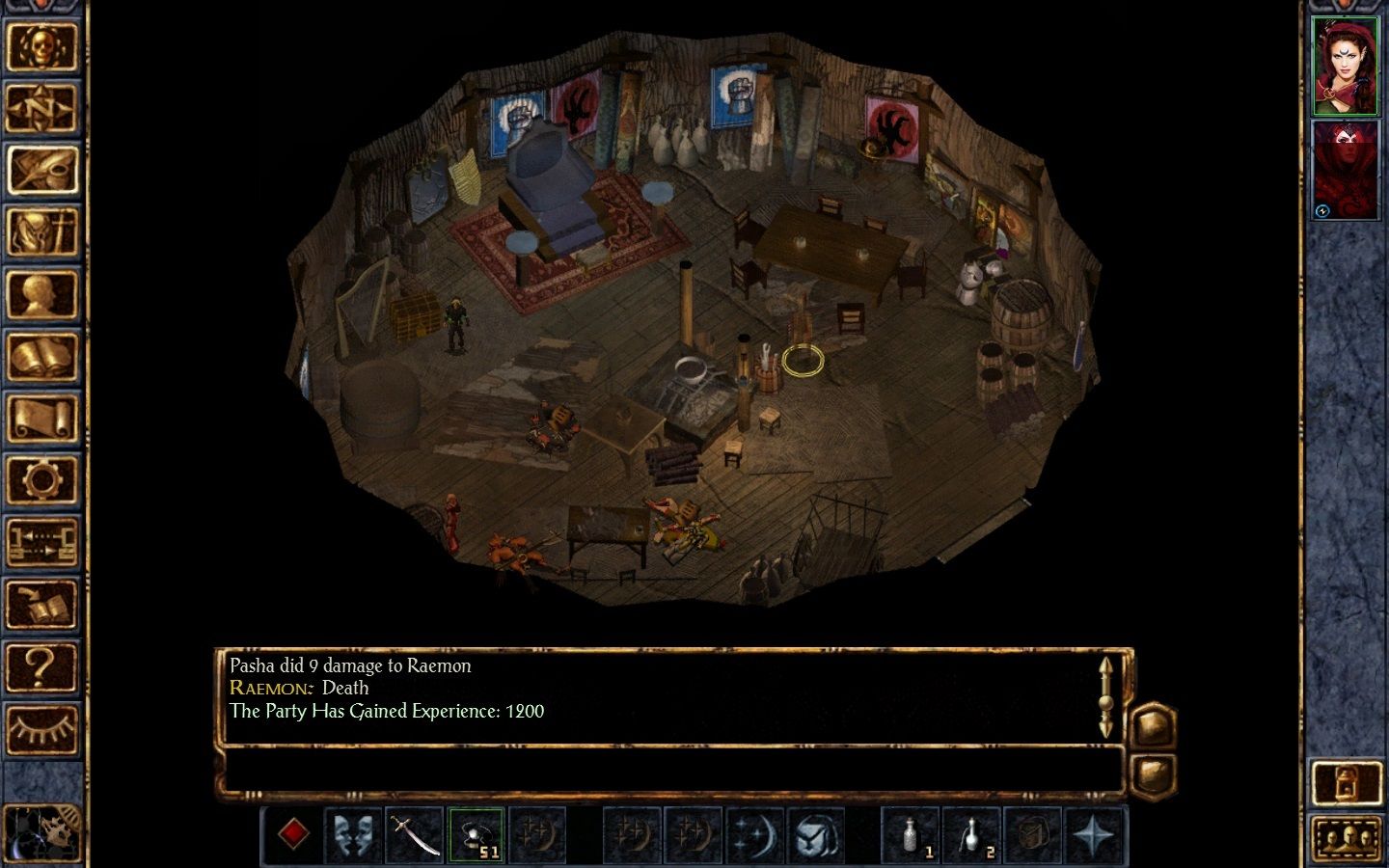This screenshot has width=1389, height=868.
Task: Select the scimitar weapon slot
Action: coord(414,833)
